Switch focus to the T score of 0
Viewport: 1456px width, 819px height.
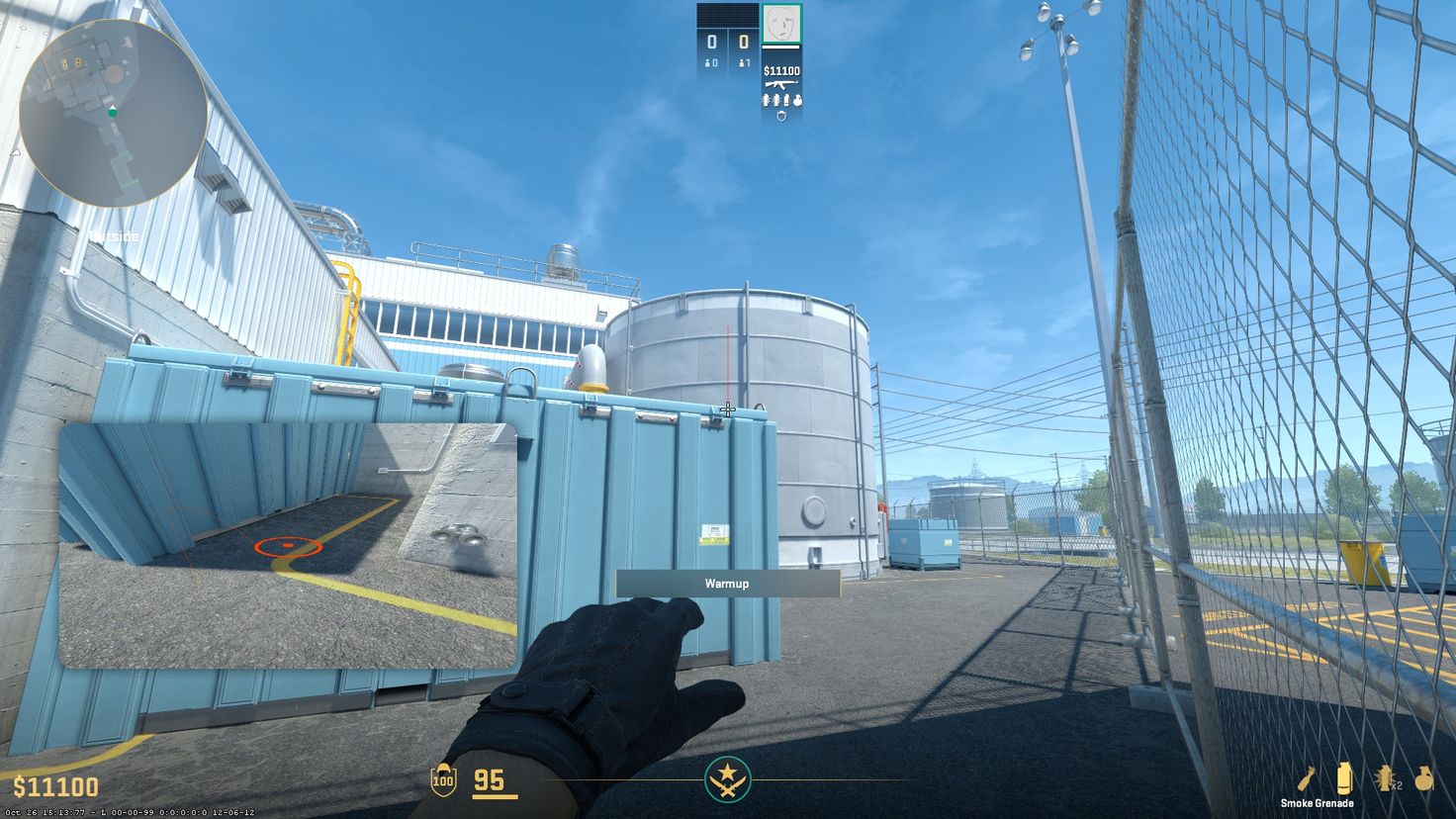(x=743, y=42)
